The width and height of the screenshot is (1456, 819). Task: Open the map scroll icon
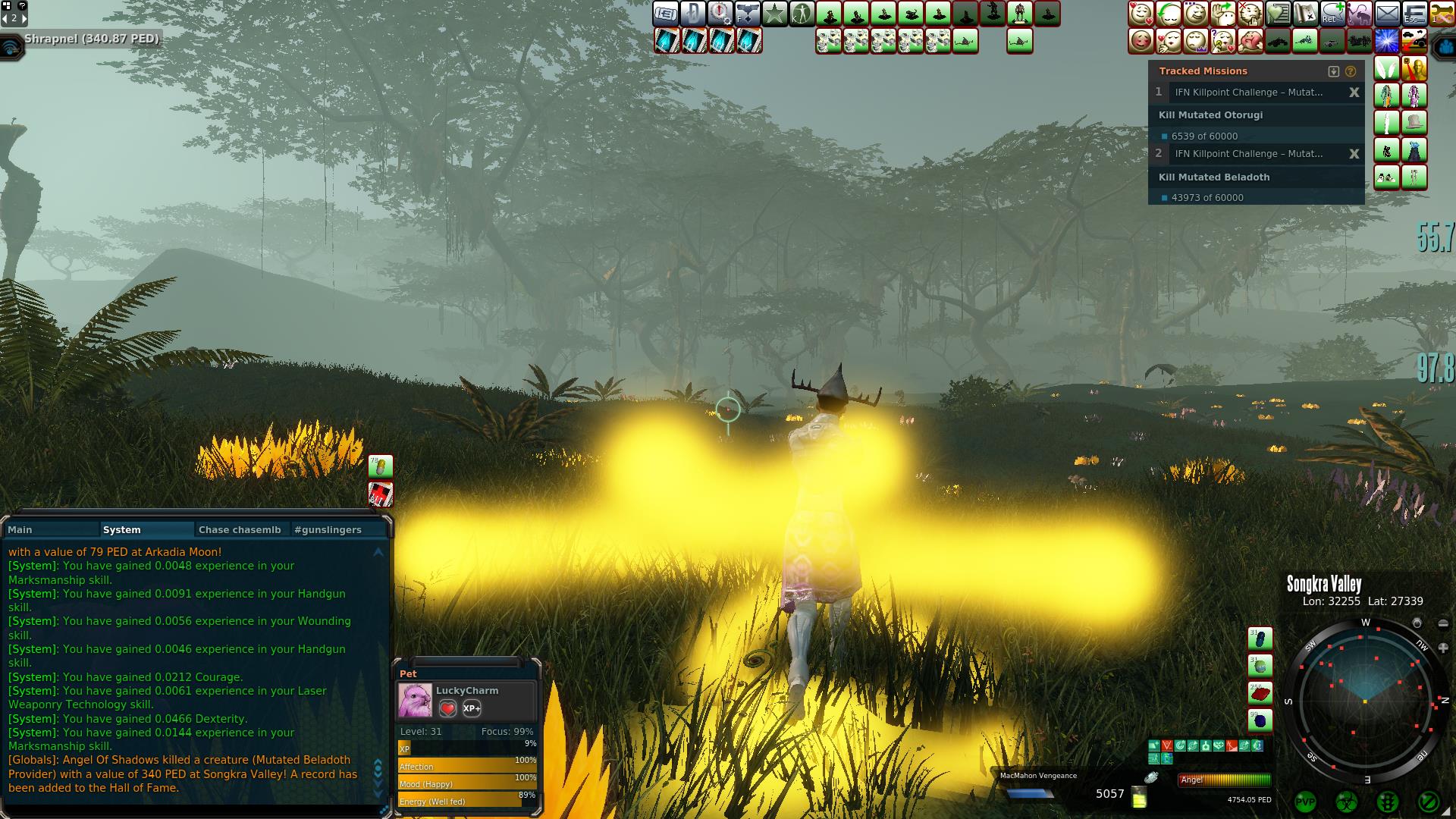tap(1305, 14)
